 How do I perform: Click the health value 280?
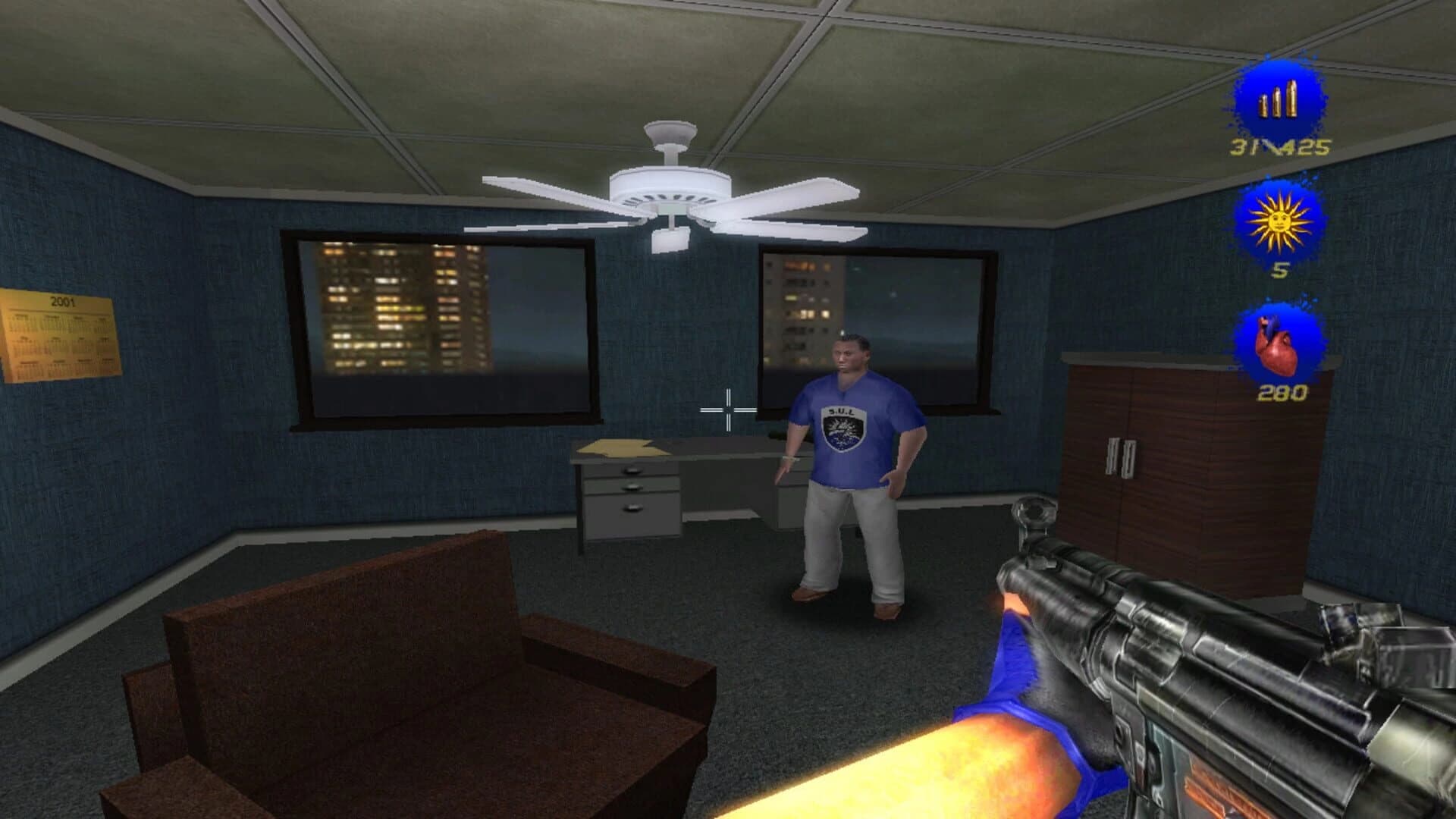(x=1284, y=393)
